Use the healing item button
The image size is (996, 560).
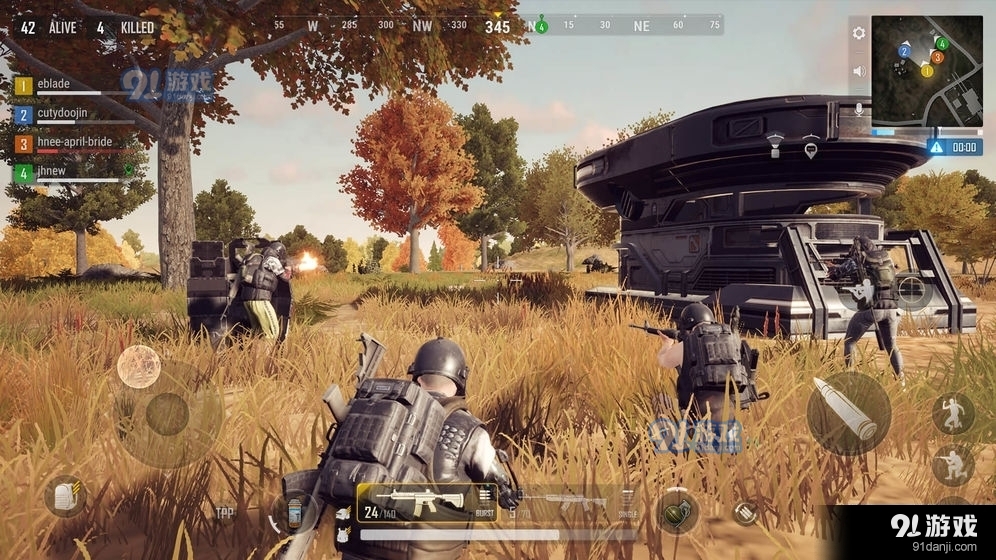[293, 512]
